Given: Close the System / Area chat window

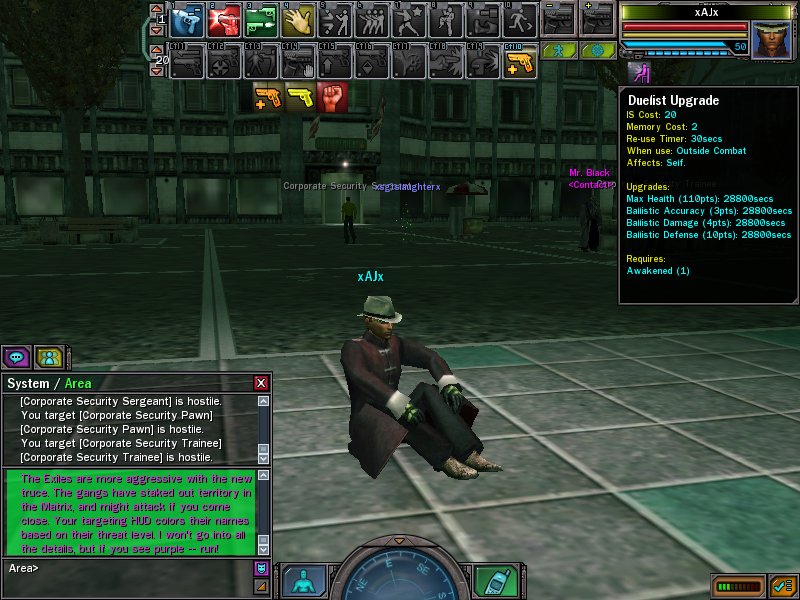Looking at the screenshot, I should point(261,383).
